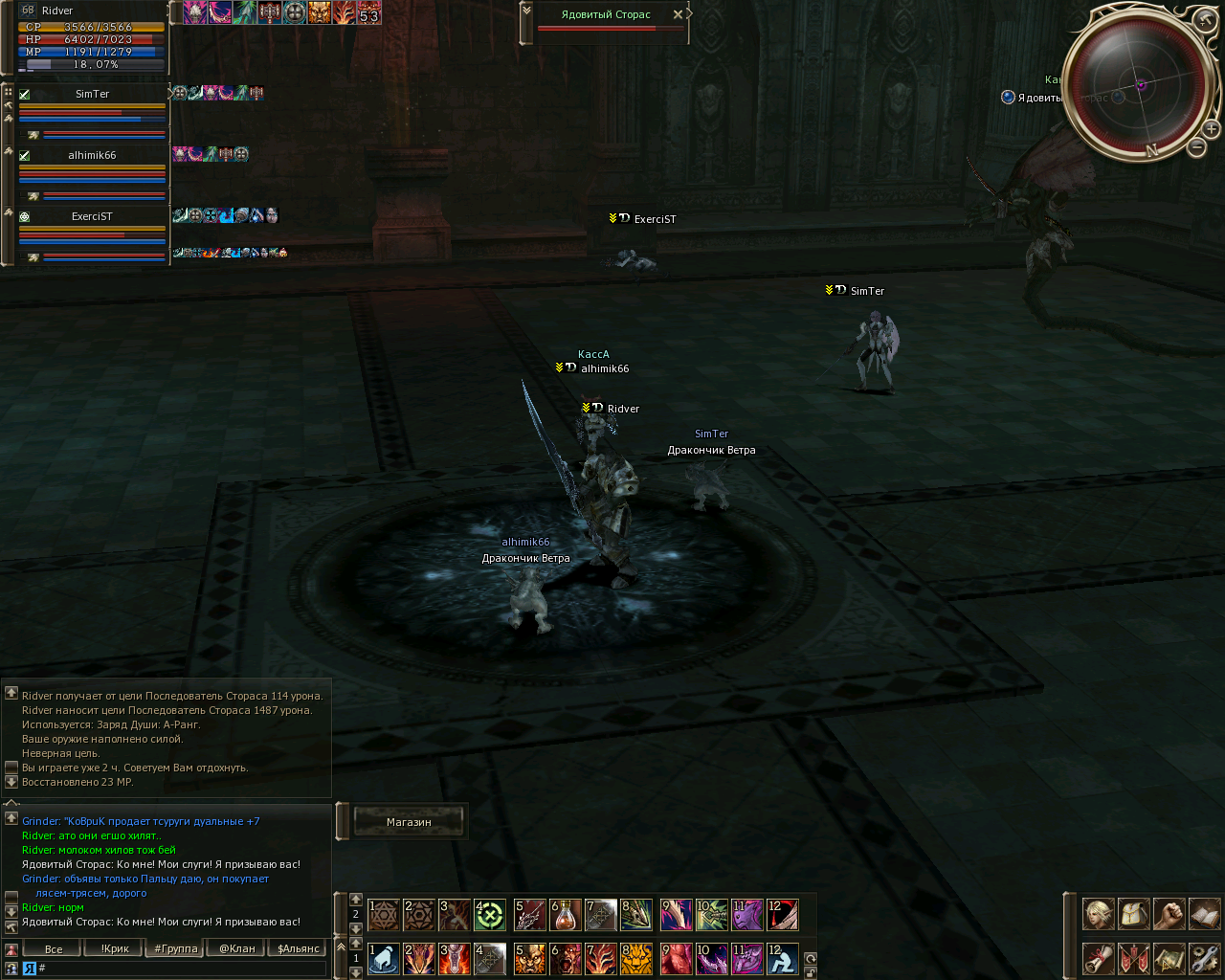Open the map scroll icon

1169,957
